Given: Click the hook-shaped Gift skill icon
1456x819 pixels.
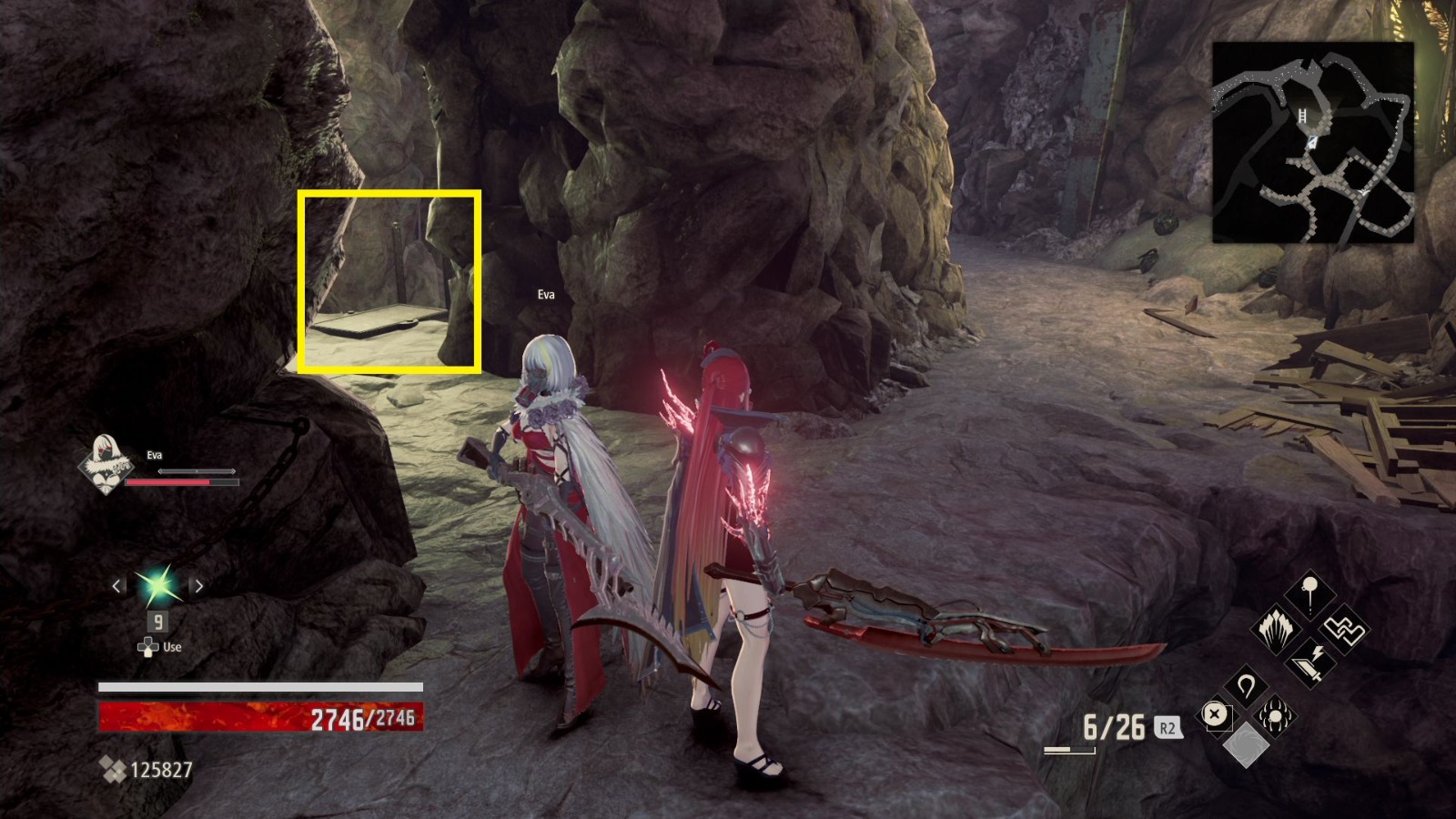Looking at the screenshot, I should (1247, 684).
